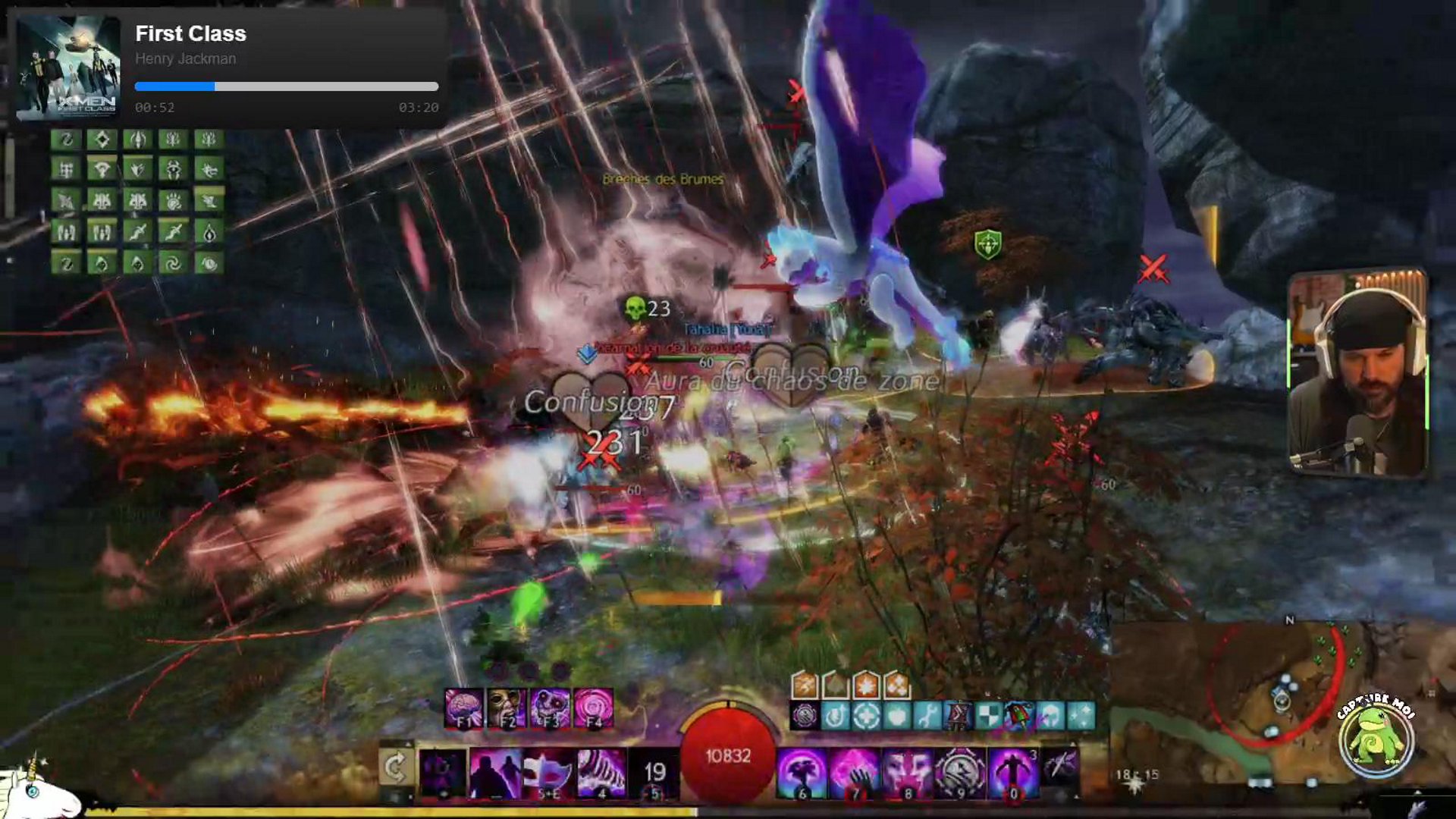Click the checkered square boon icon
The width and height of the screenshot is (1456, 819).
(988, 715)
